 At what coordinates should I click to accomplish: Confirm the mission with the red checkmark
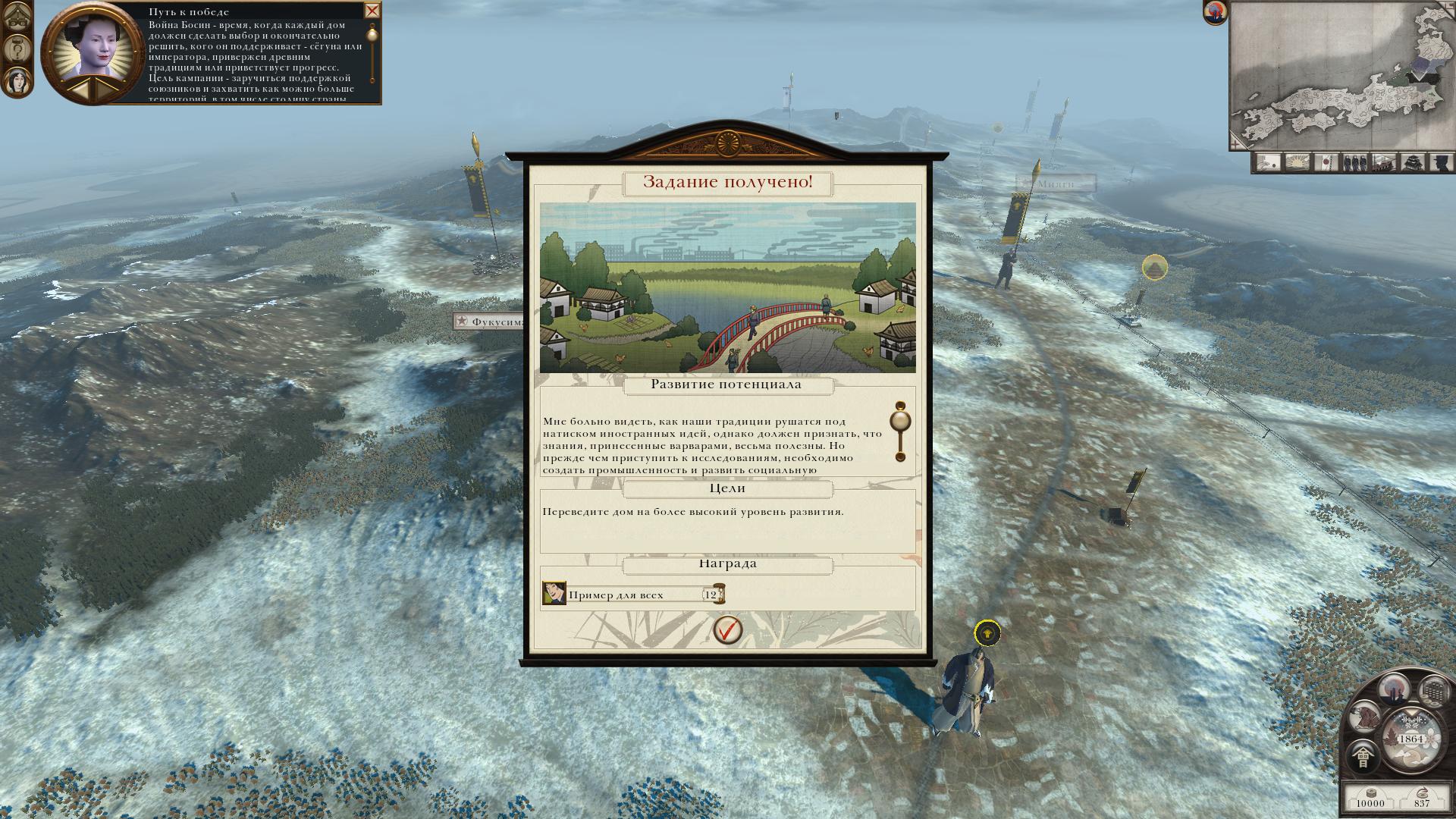tap(728, 629)
